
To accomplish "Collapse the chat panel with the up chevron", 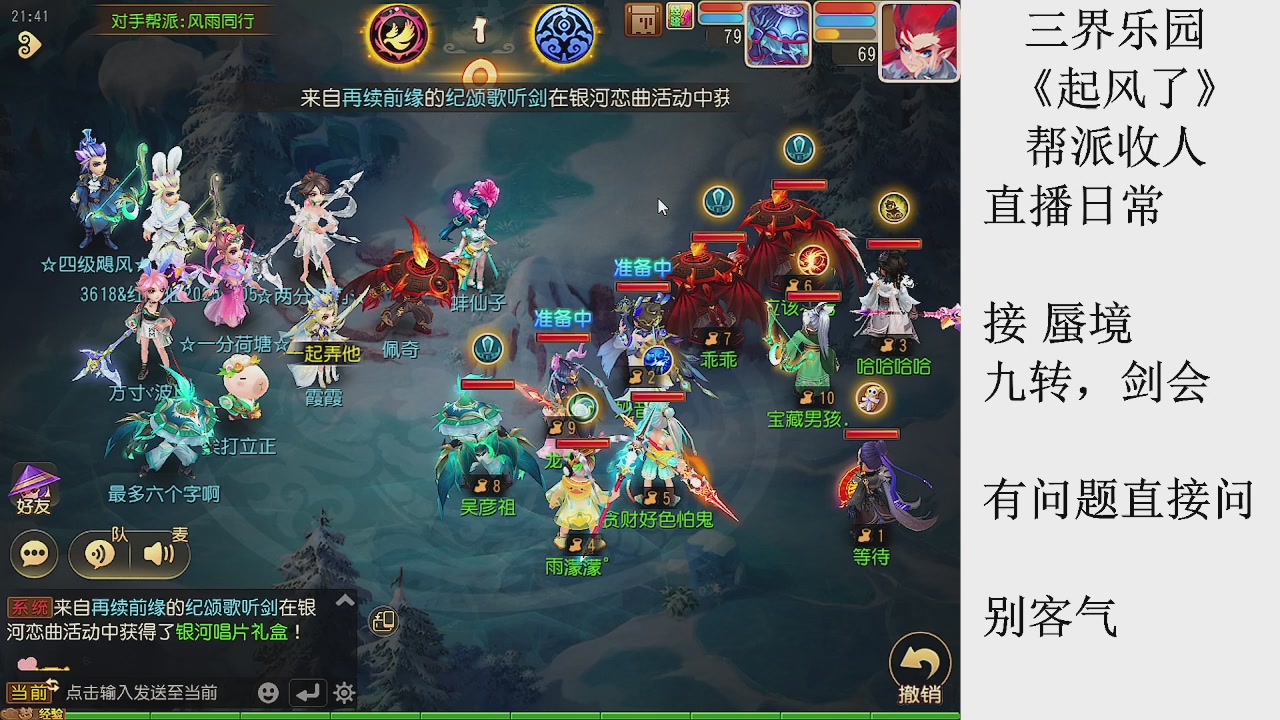I will pyautogui.click(x=345, y=601).
